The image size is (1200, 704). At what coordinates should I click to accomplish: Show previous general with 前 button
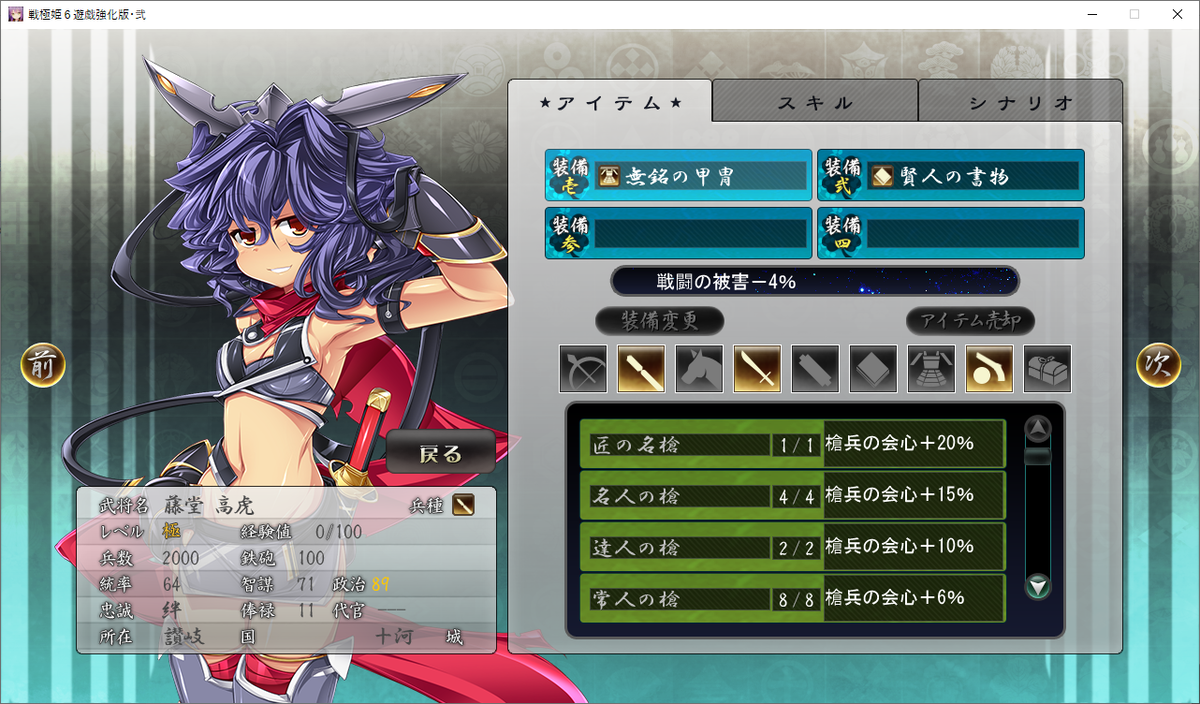[43, 366]
